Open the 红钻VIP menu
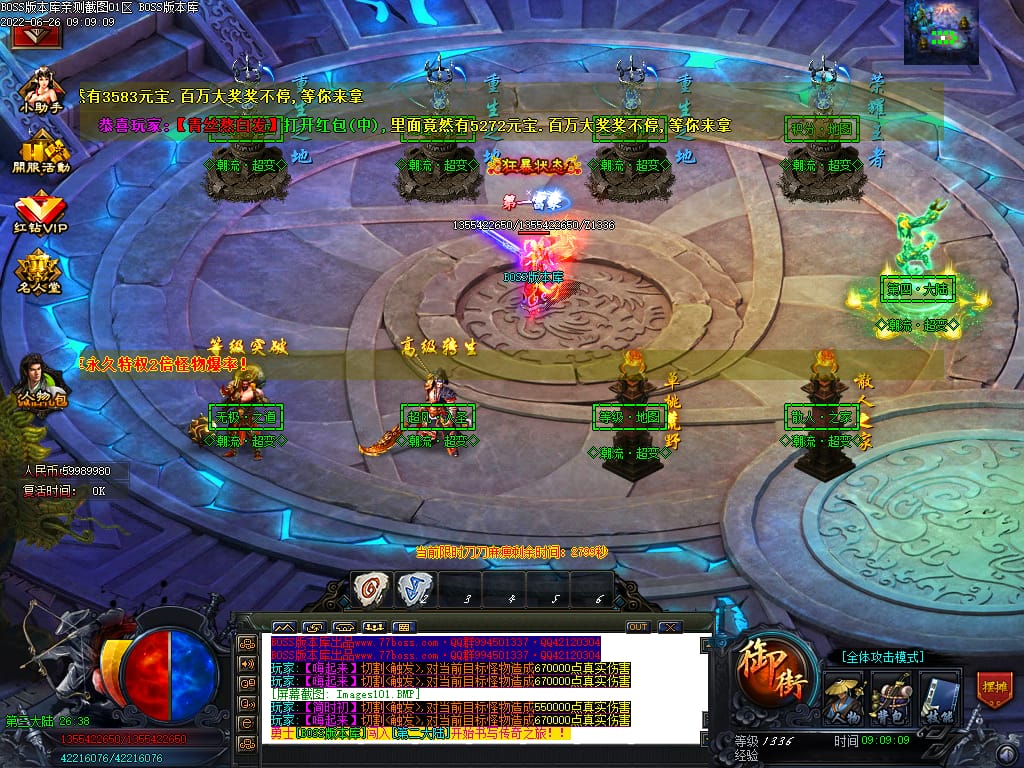1024x768 pixels. [x=41, y=213]
